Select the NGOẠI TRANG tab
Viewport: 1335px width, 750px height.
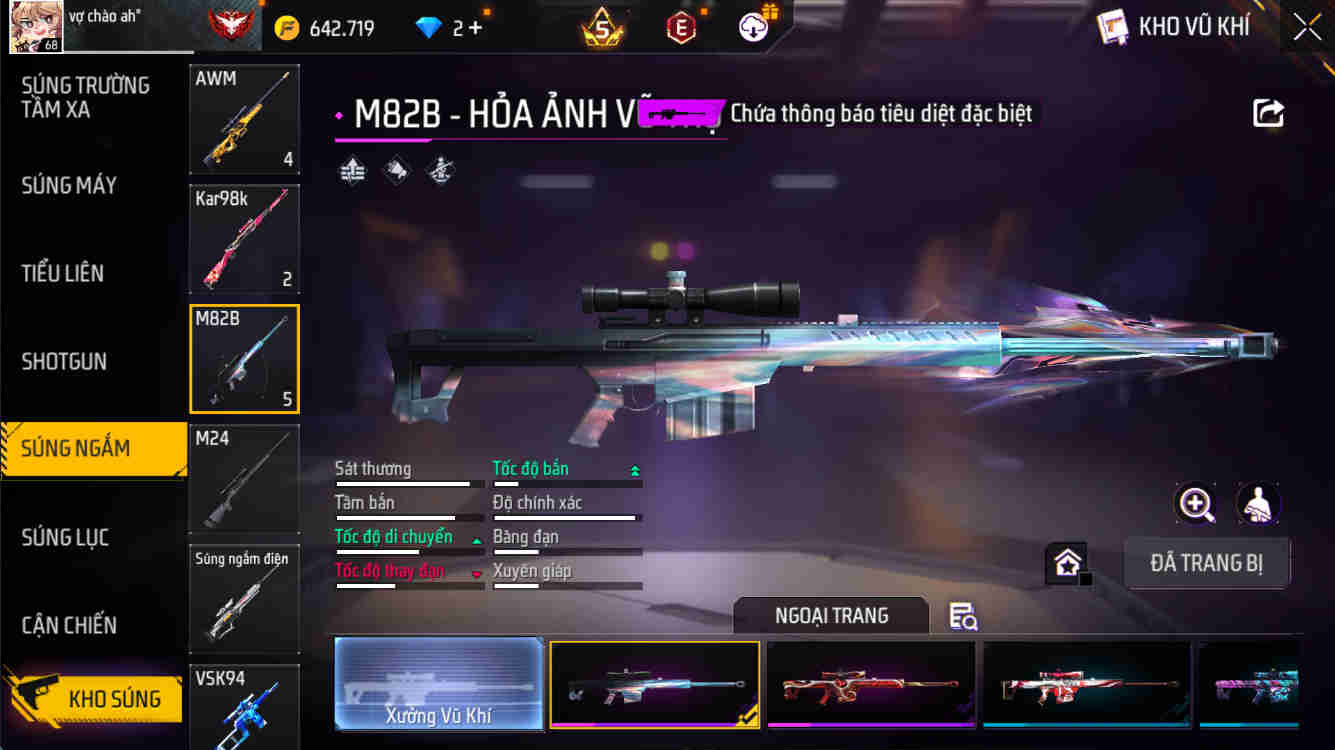[x=830, y=616]
